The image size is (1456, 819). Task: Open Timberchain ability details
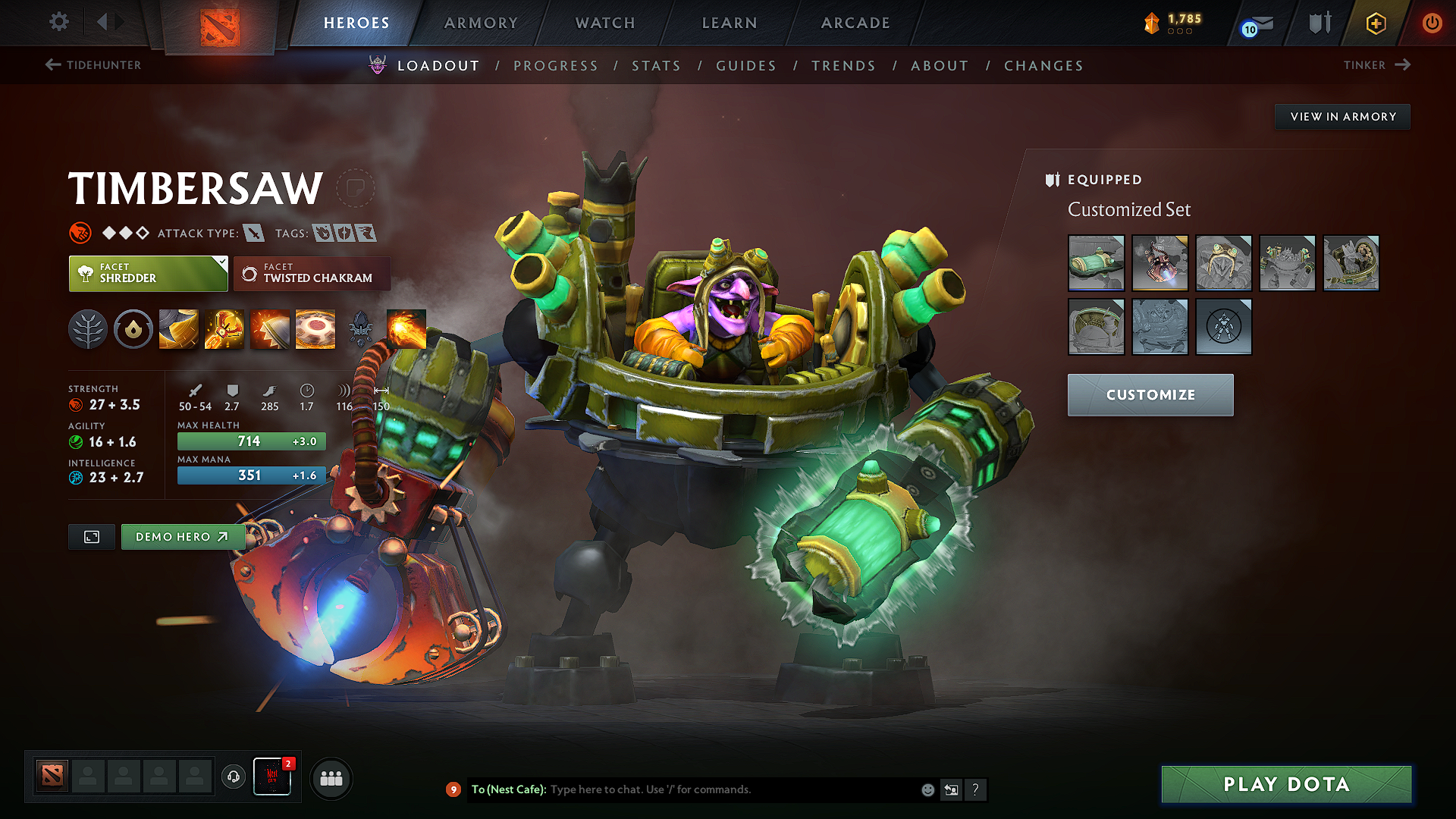pos(224,328)
